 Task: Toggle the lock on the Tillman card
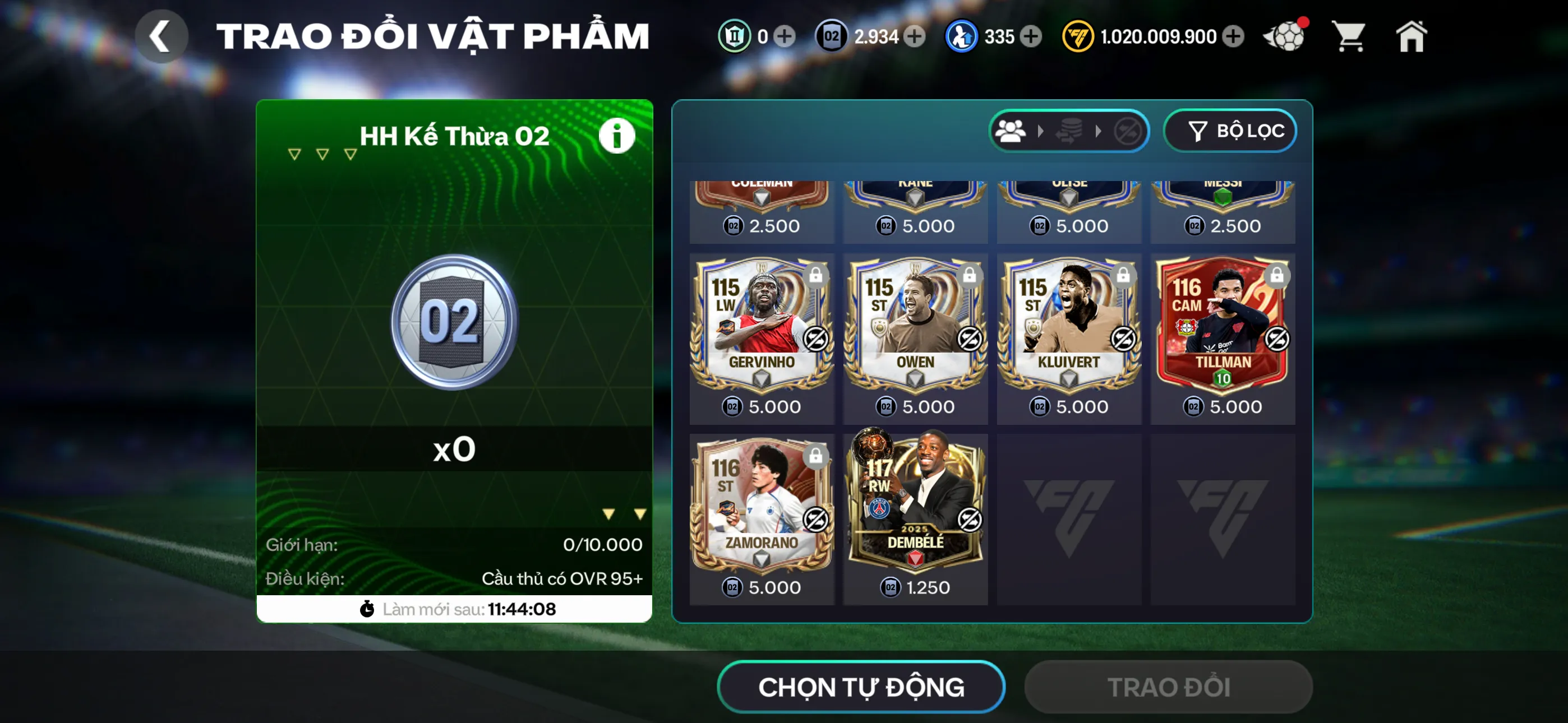click(x=1276, y=275)
